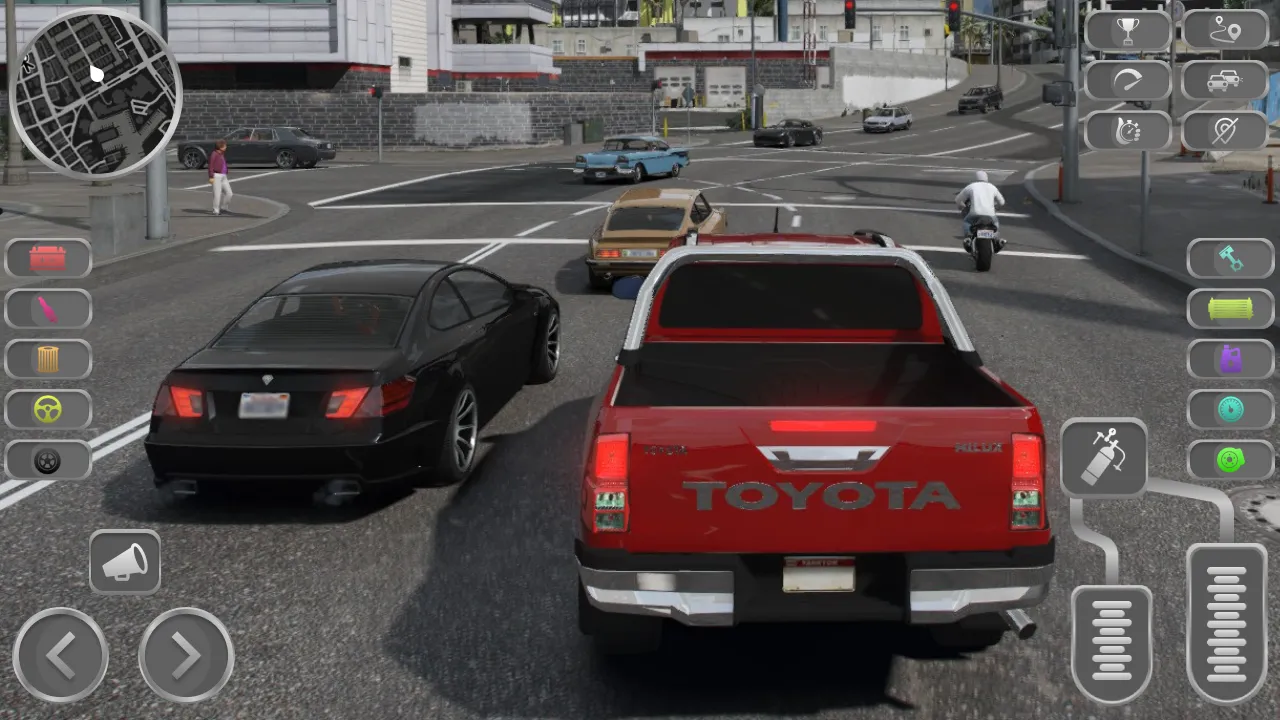Toggle location marker off icon
This screenshot has width=1280, height=720.
tap(1227, 130)
